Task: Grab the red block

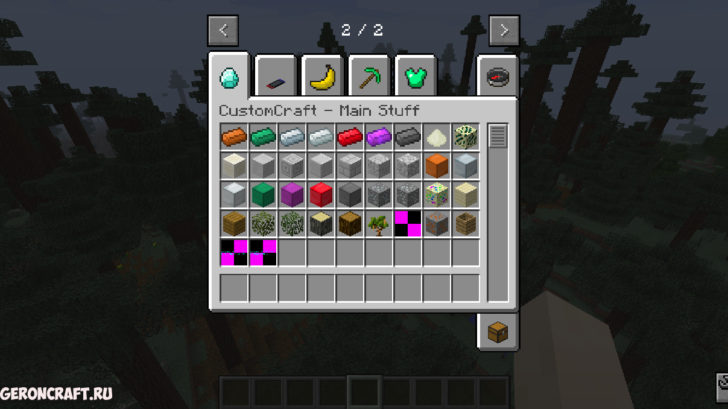Action: (321, 195)
